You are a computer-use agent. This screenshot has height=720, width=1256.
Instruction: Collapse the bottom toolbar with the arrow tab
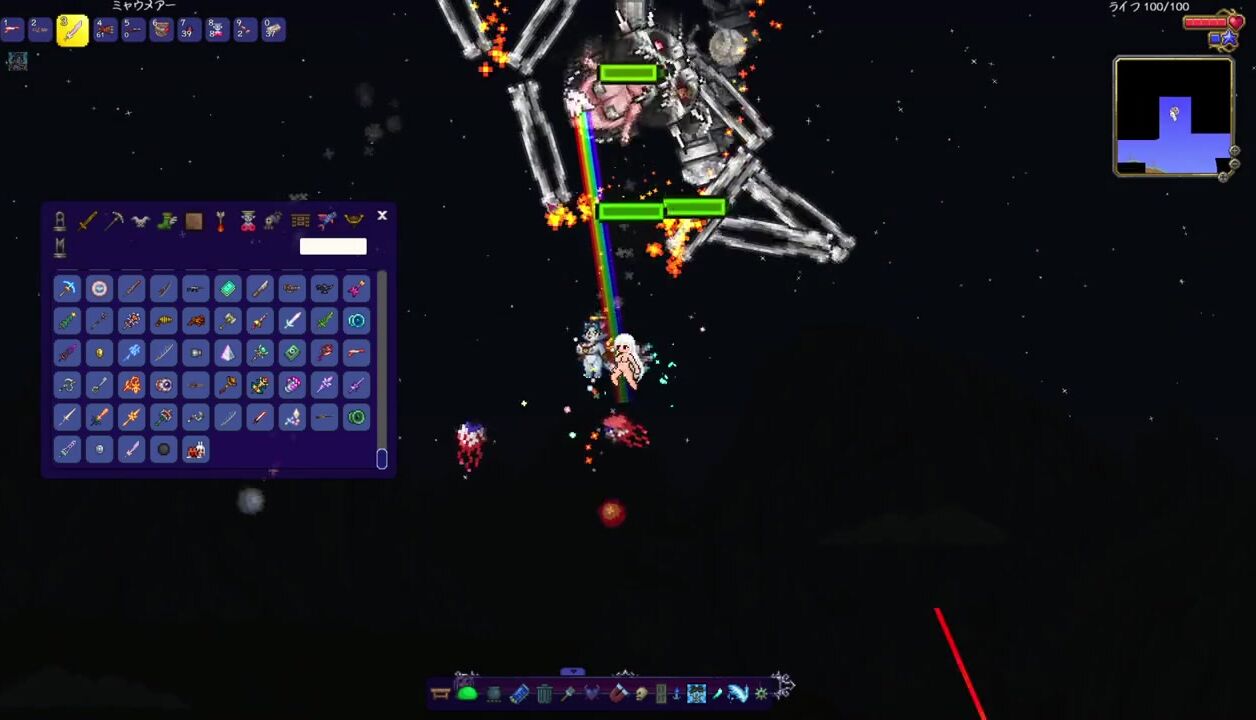[572, 672]
